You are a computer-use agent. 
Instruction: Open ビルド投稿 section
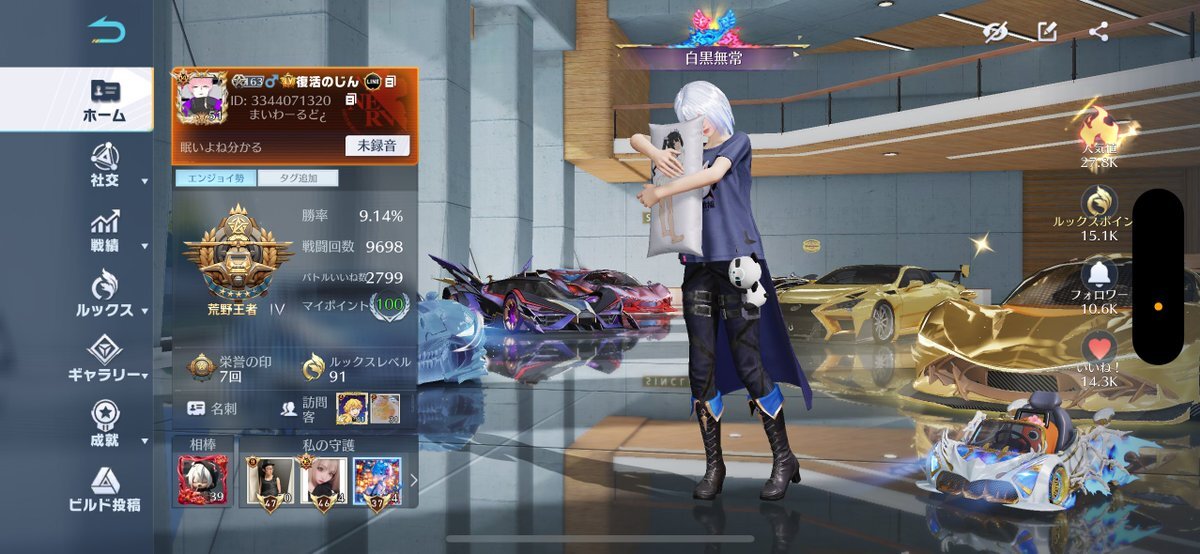104,490
